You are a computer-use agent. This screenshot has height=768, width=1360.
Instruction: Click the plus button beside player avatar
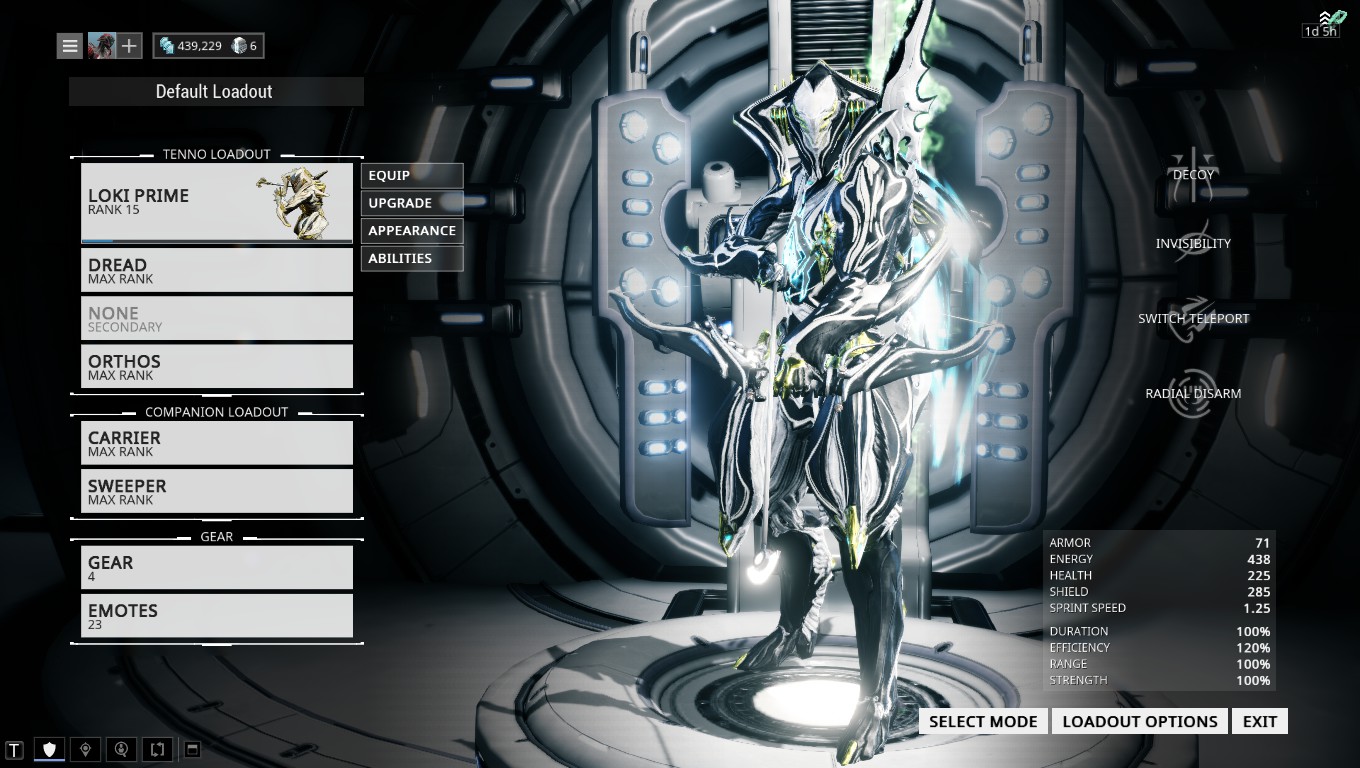click(x=129, y=46)
